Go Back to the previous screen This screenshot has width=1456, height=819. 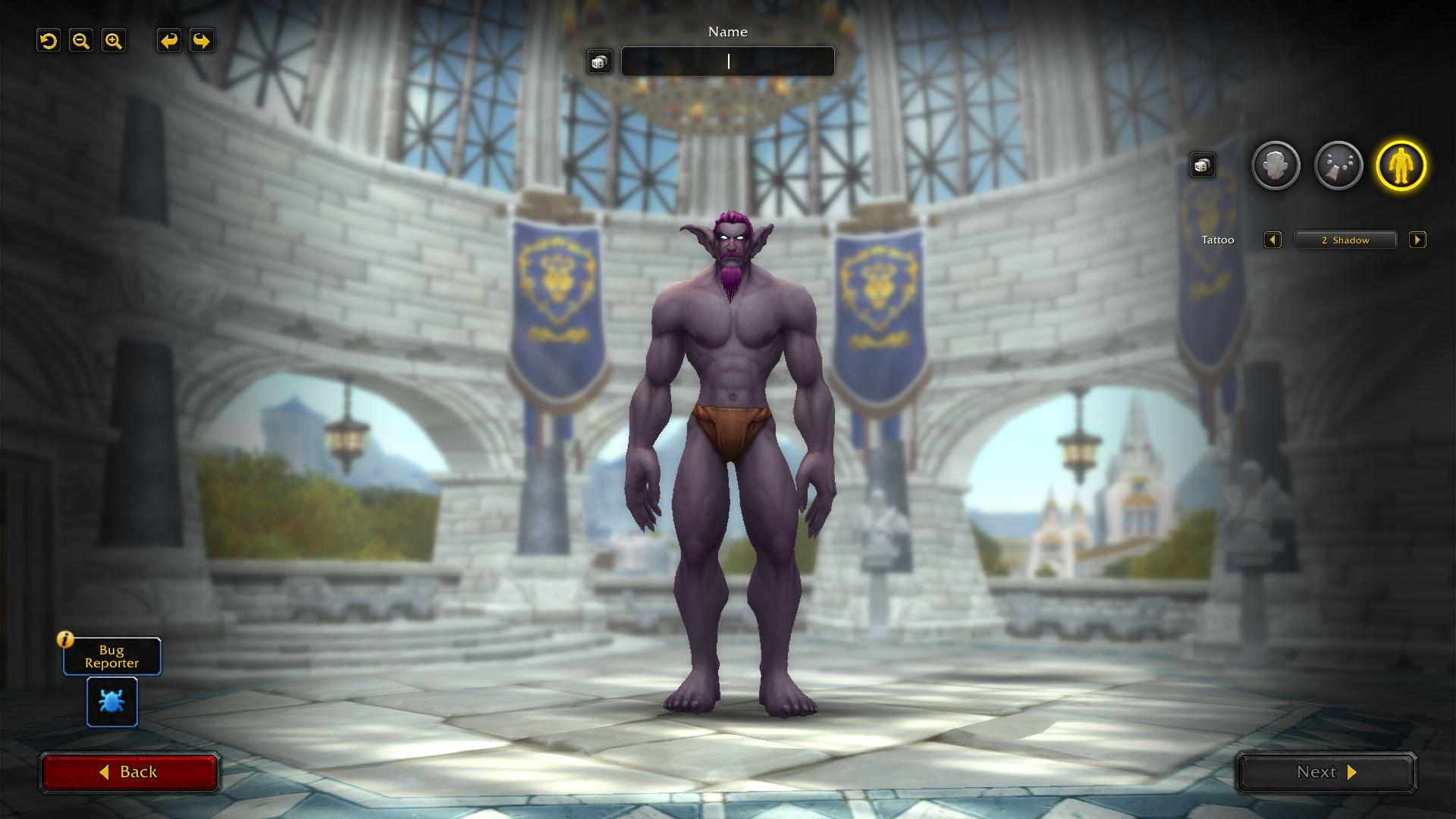pos(130,772)
